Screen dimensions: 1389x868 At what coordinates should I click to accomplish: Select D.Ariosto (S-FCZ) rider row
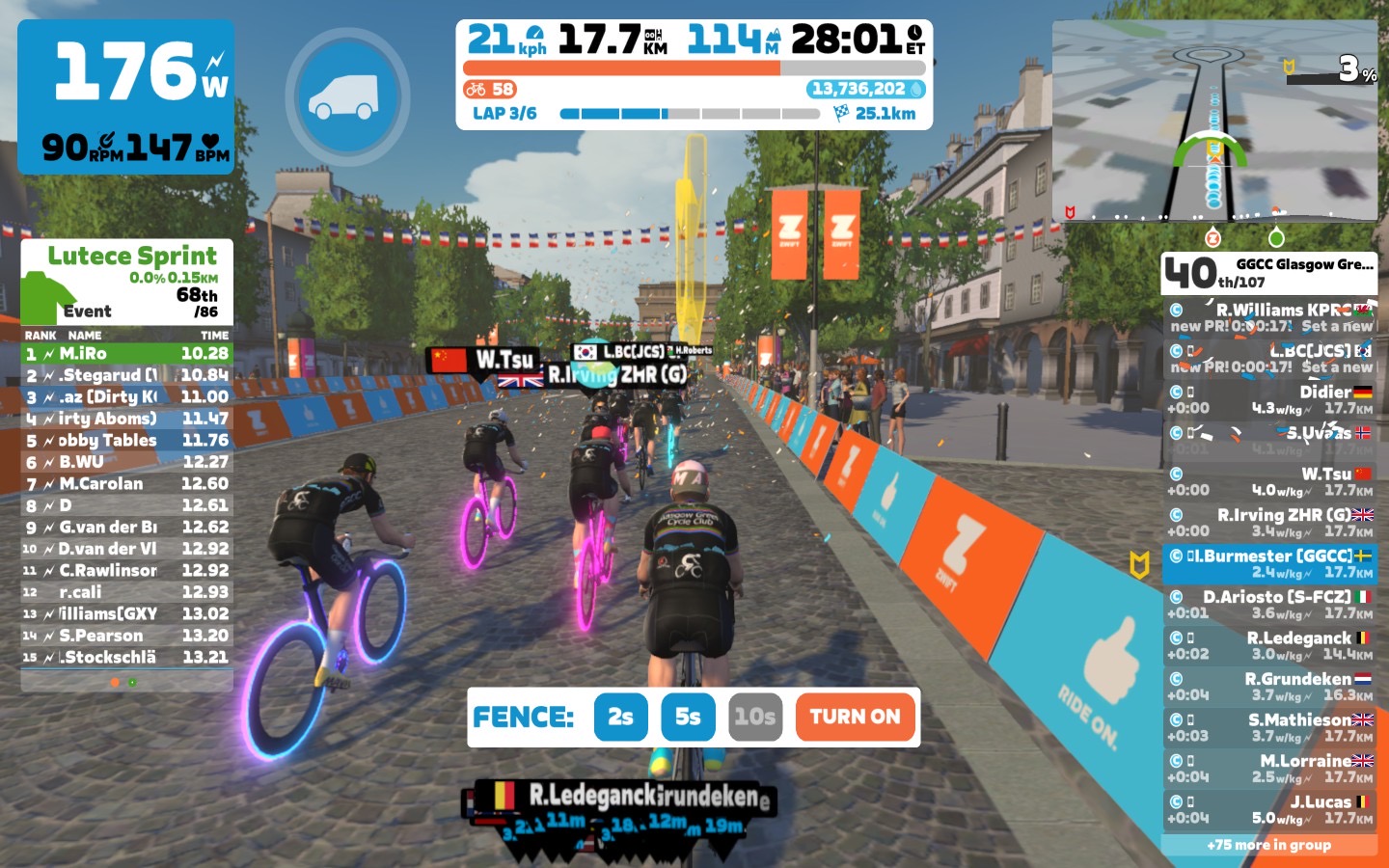pyautogui.click(x=1269, y=605)
